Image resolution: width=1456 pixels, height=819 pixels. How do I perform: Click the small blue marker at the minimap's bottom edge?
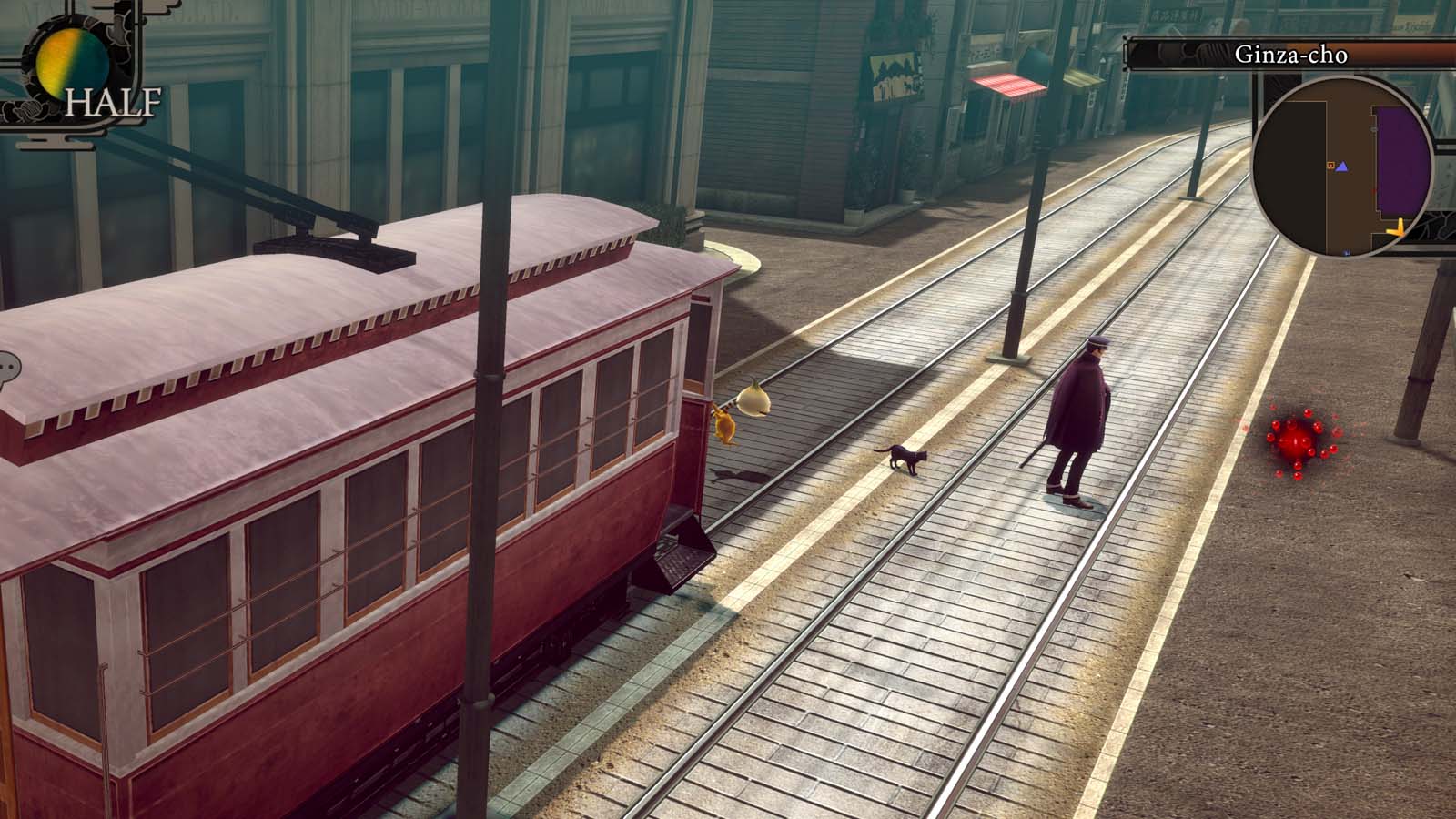coord(1345,253)
